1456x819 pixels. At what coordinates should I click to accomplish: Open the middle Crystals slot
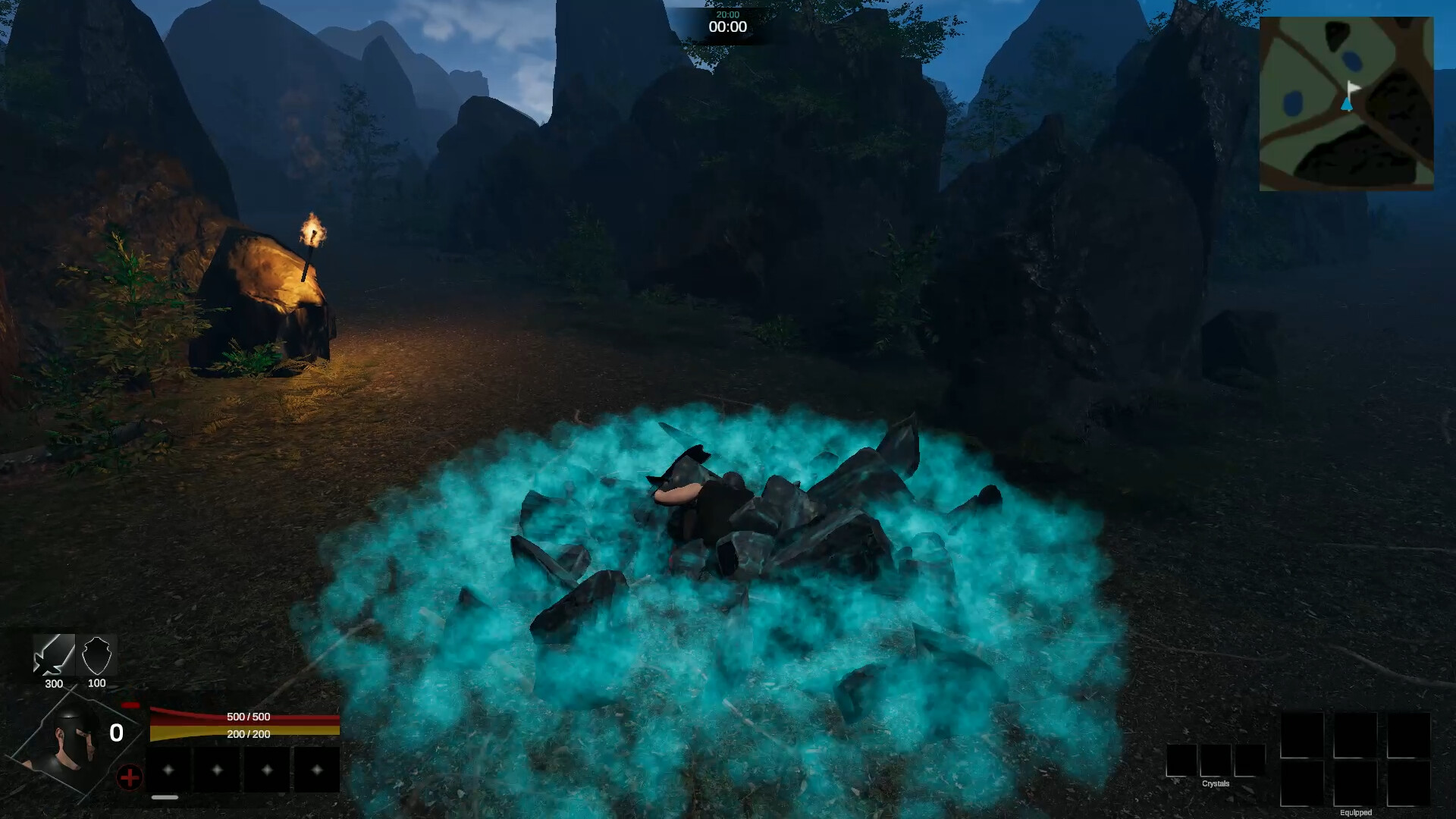[x=1216, y=760]
